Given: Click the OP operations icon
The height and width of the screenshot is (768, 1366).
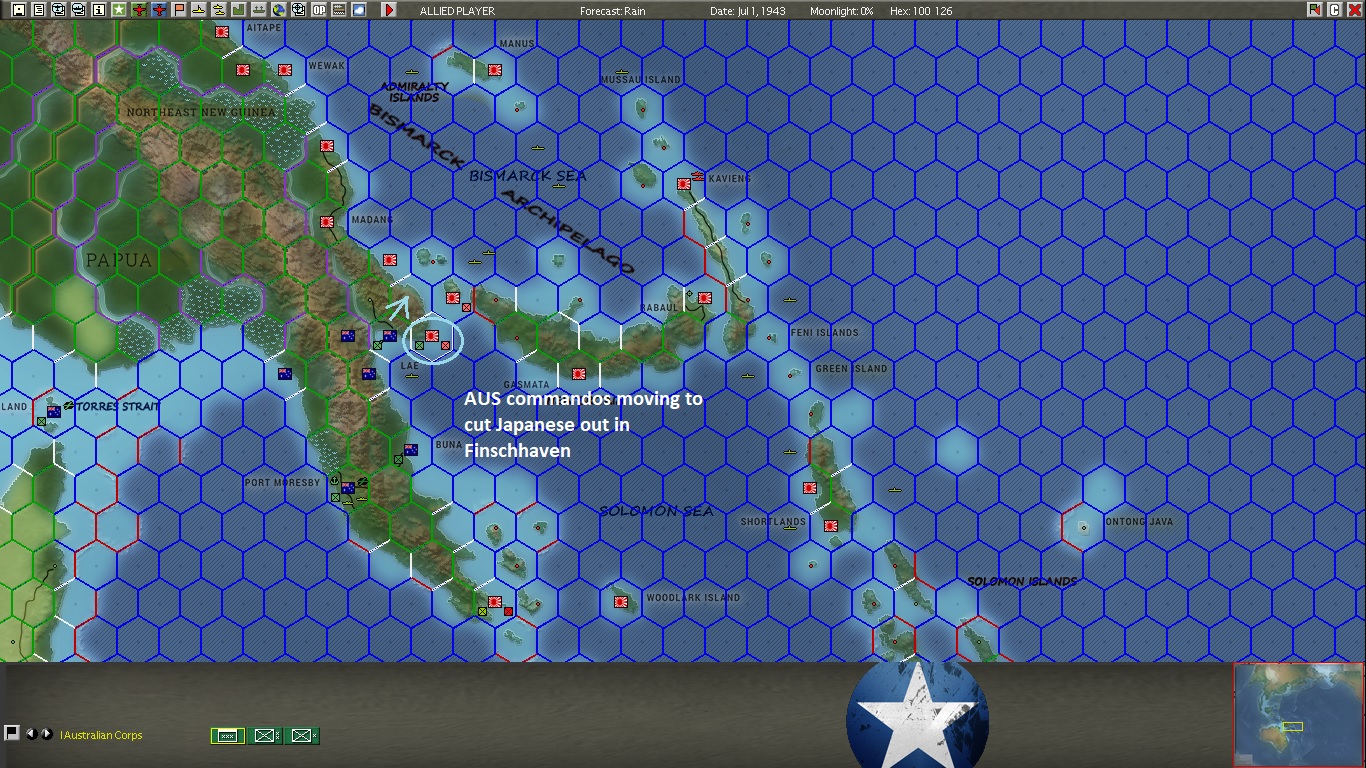Looking at the screenshot, I should (x=317, y=10).
